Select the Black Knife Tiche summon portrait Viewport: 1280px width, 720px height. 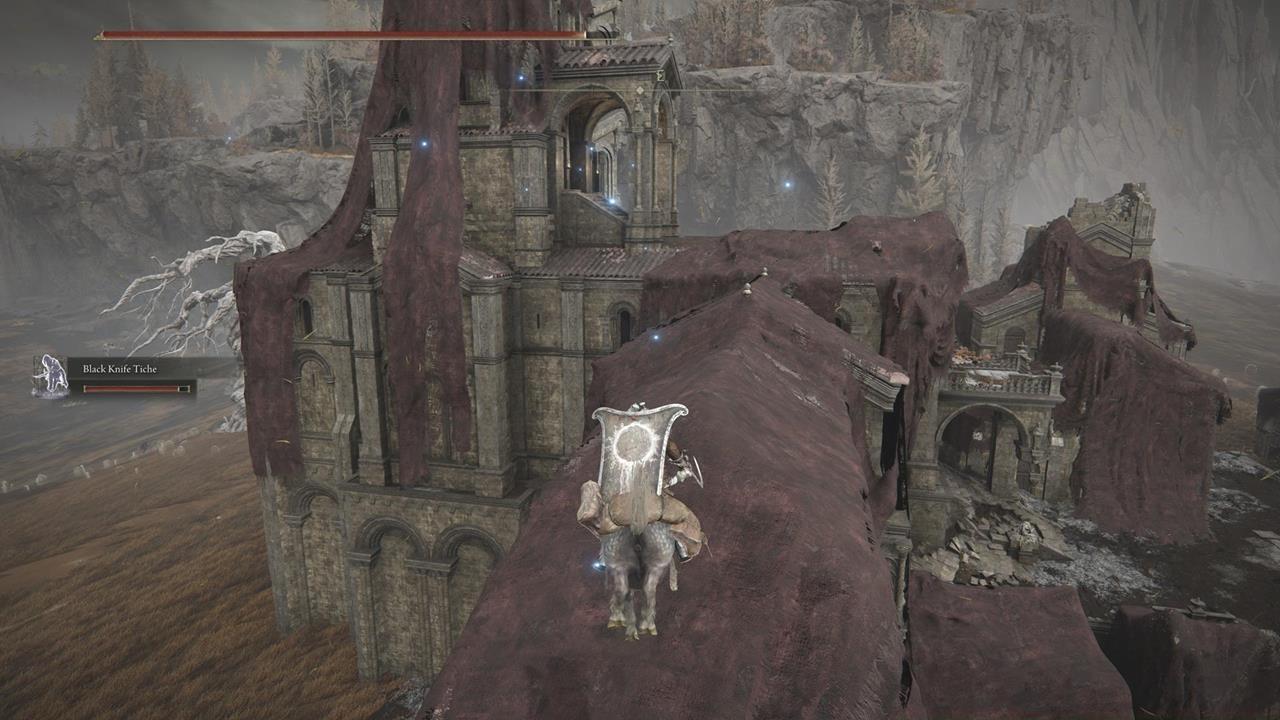click(50, 377)
